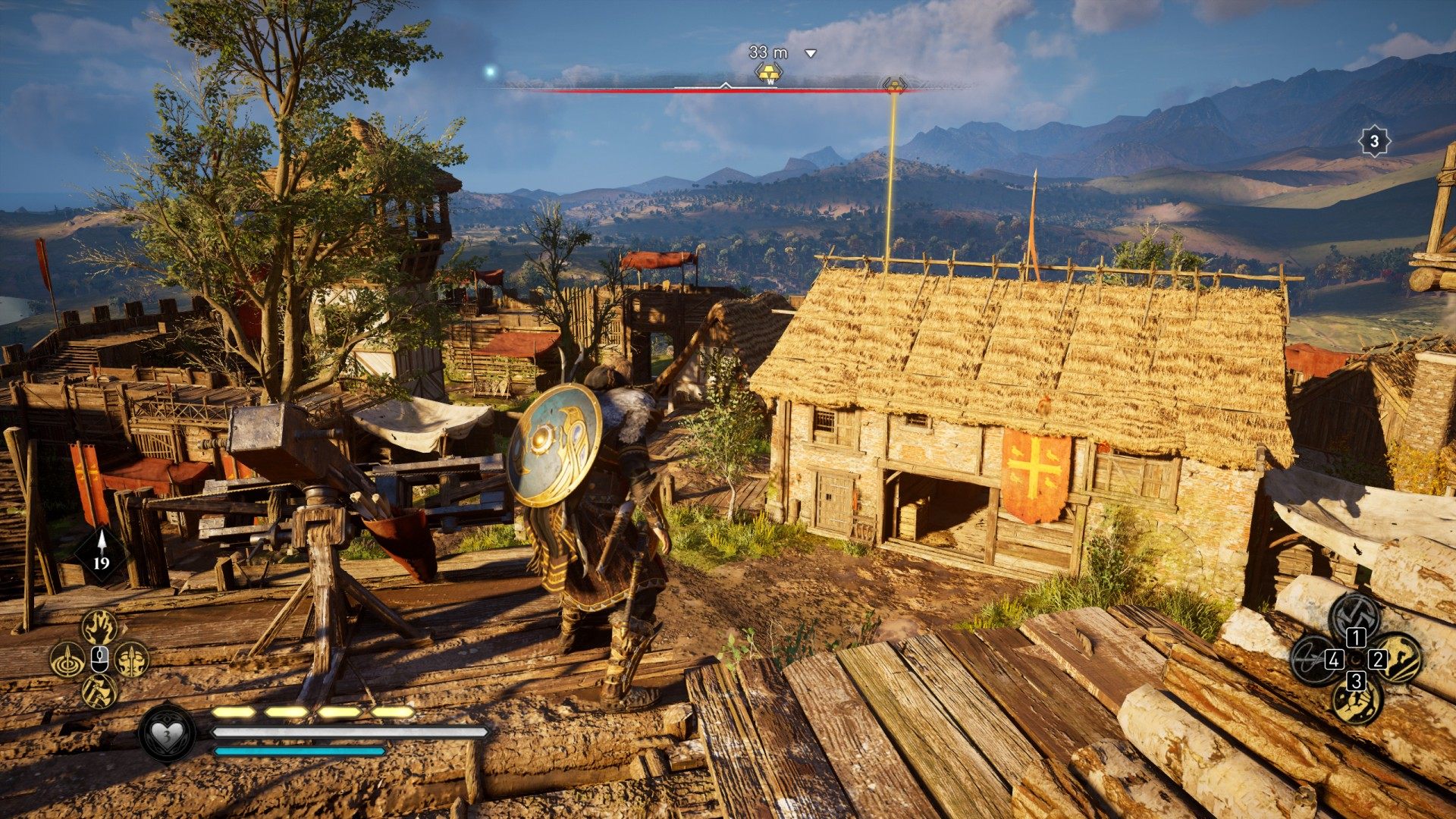Trigger the mask and arrow ability
Screen dimensions: 1456x819
[133, 659]
